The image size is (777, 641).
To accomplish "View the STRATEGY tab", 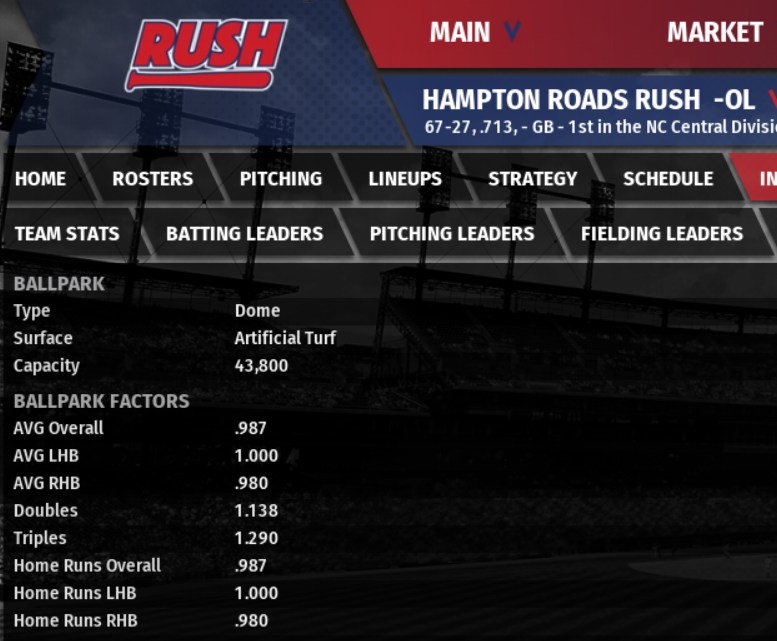I will click(532, 179).
